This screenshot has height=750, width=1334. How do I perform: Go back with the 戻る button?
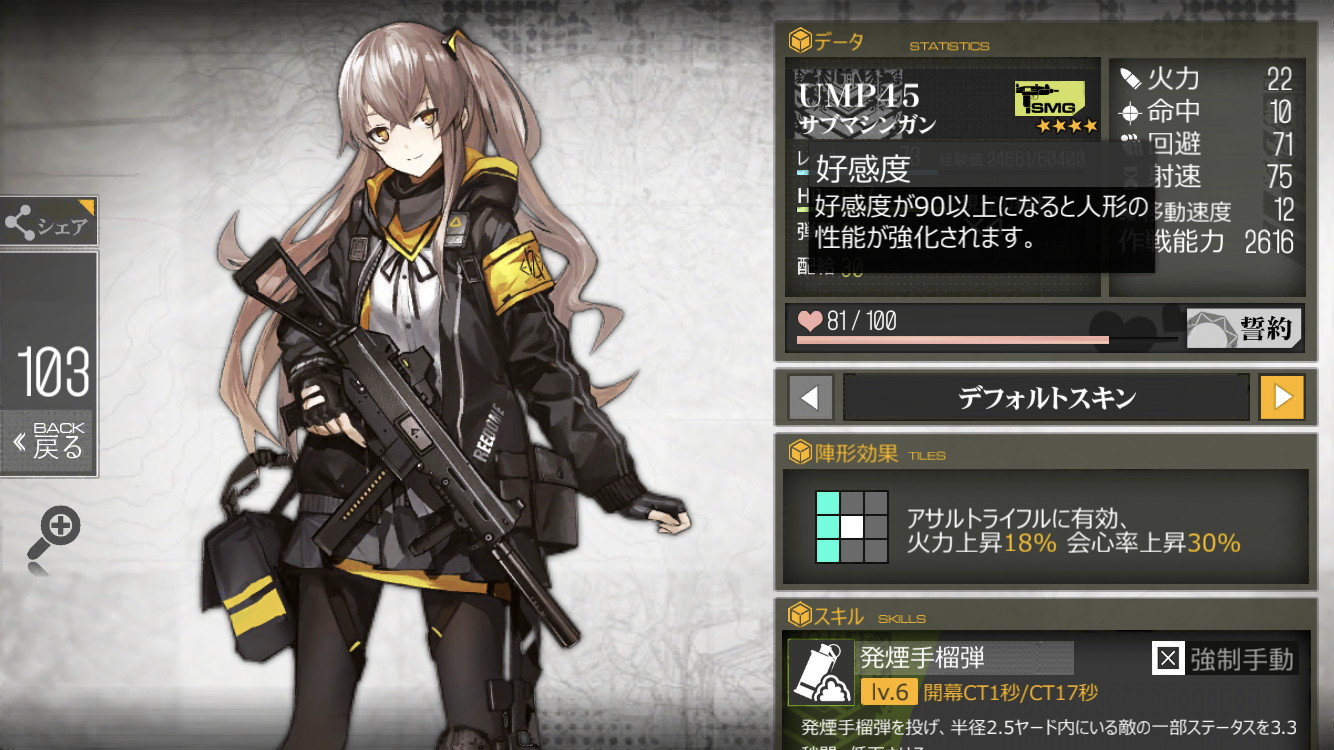49,441
